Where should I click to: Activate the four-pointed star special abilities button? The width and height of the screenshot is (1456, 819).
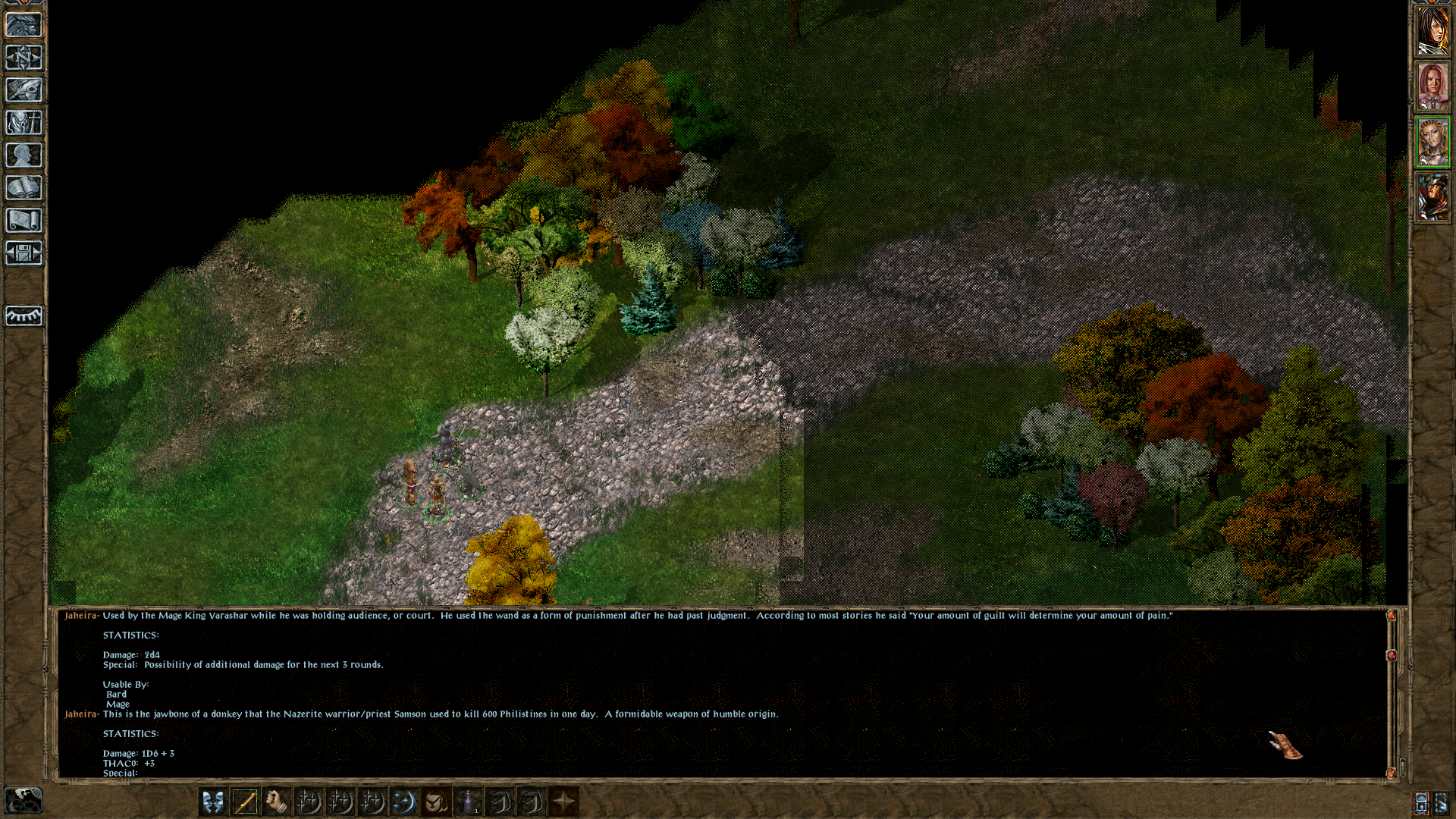(x=563, y=802)
